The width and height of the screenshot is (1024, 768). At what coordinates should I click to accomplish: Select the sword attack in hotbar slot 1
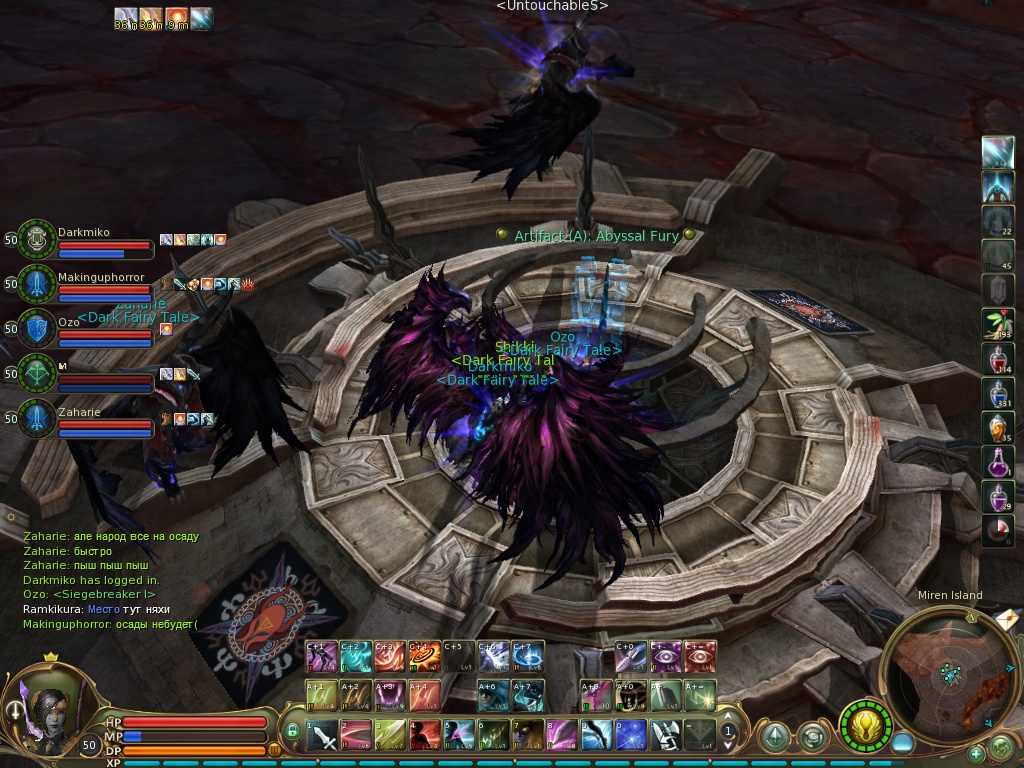point(324,736)
